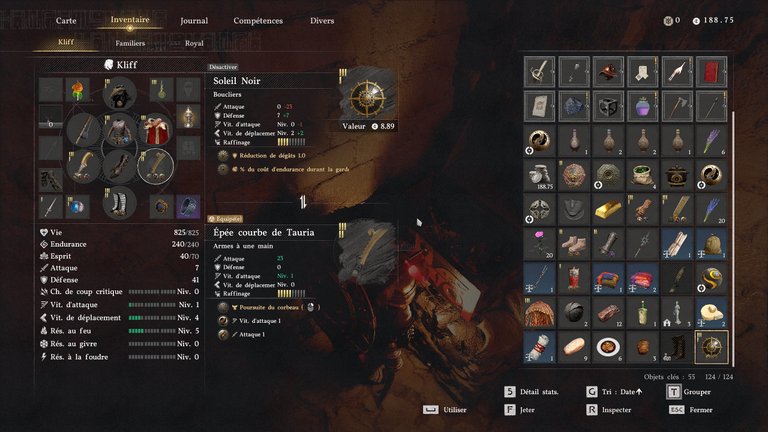
Task: Switch to the Familiers sub-tab
Action: (130, 43)
